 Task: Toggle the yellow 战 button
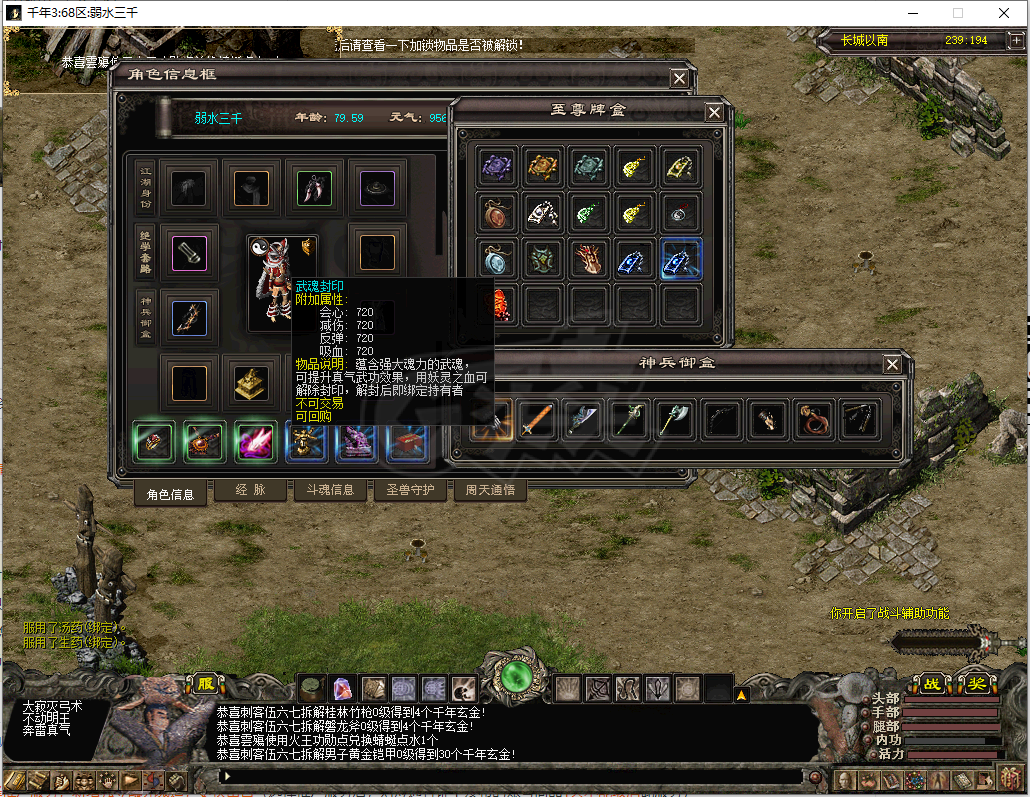(x=932, y=684)
